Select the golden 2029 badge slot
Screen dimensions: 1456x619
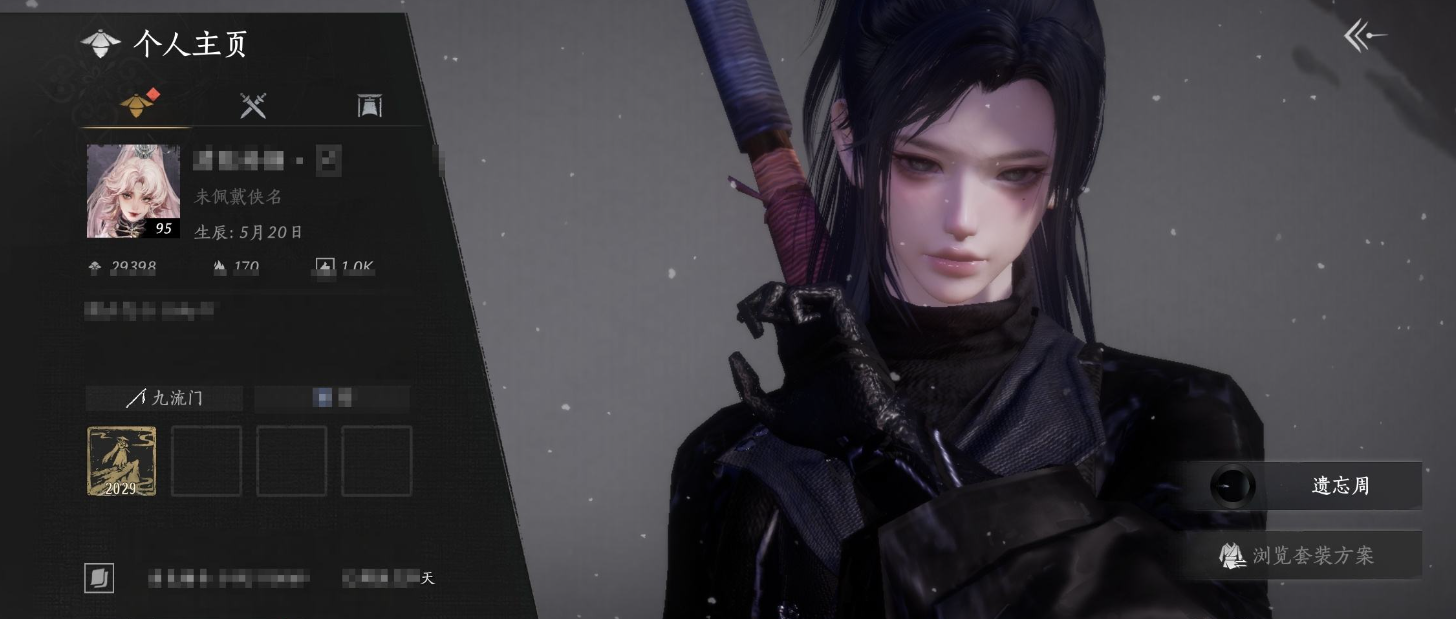(x=121, y=461)
